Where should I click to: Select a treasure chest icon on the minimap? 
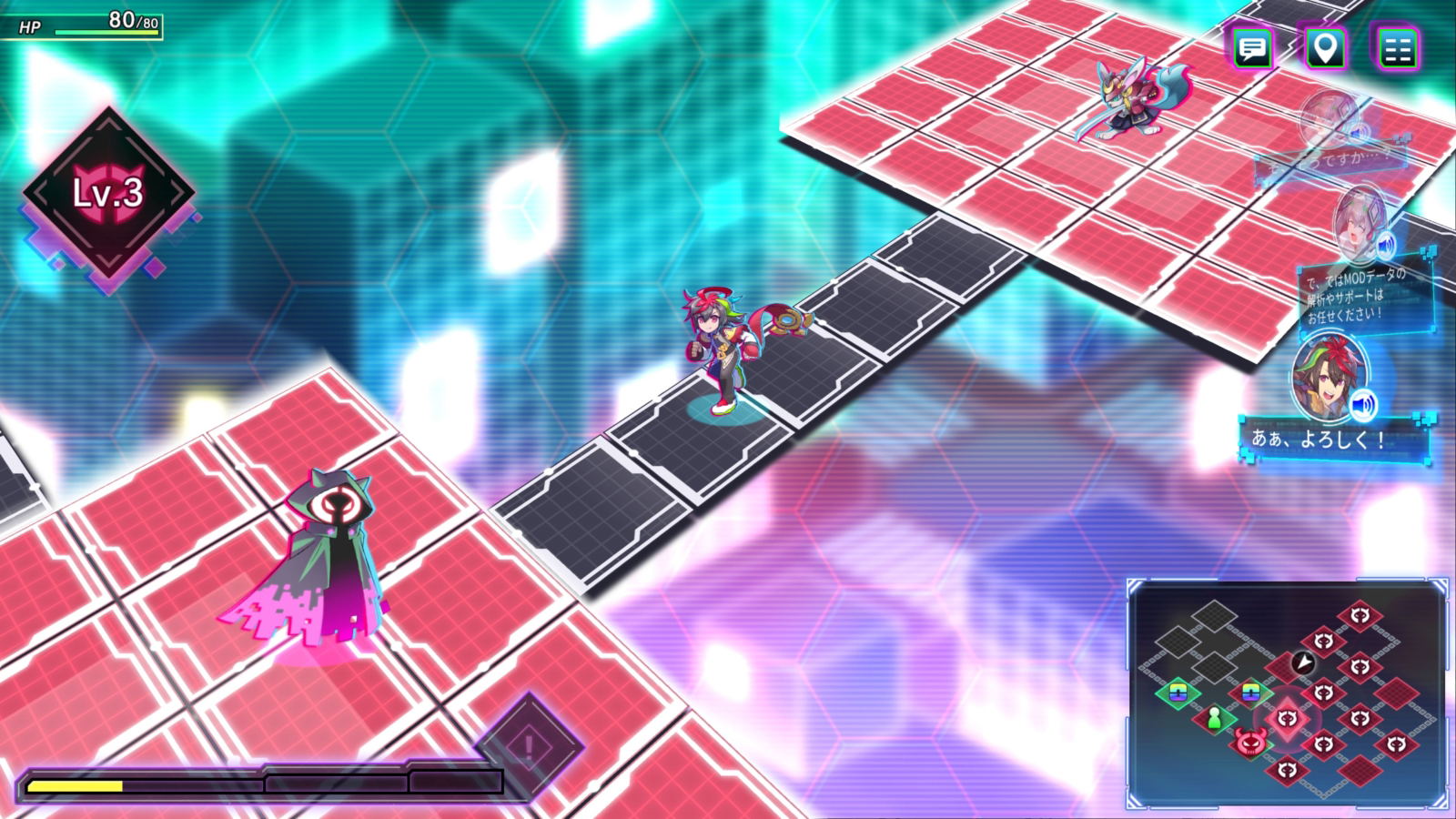pyautogui.click(x=1179, y=693)
